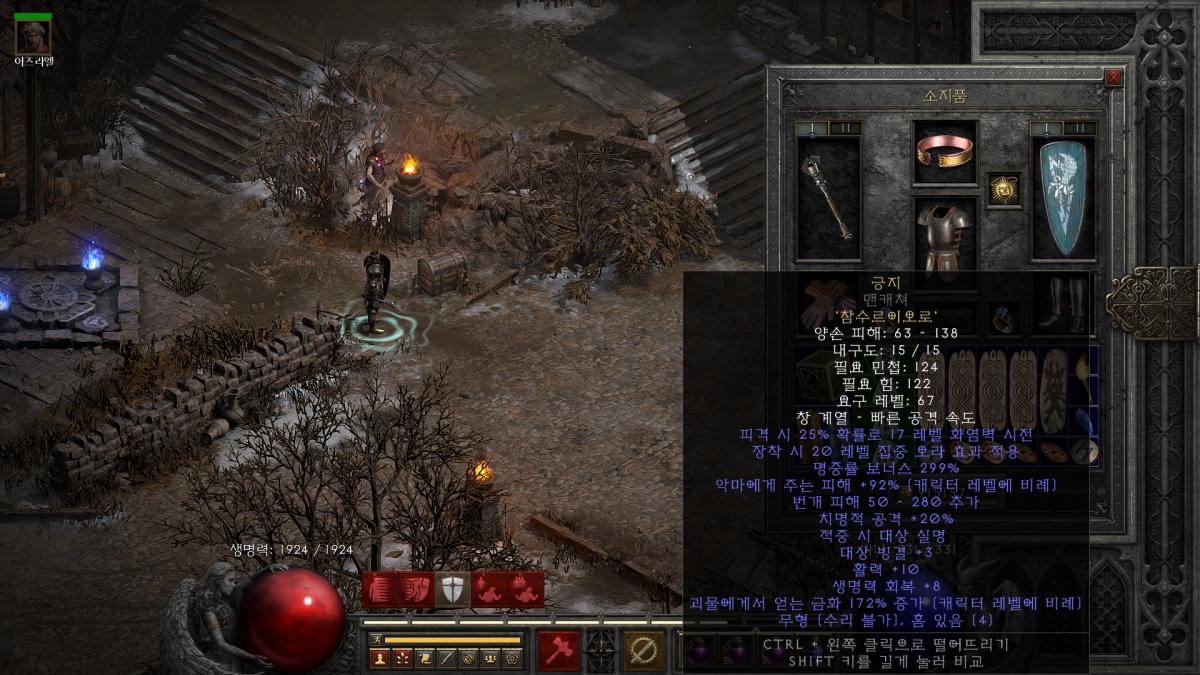Select the equipped body armor slot
The image size is (1200, 675).
coord(945,237)
